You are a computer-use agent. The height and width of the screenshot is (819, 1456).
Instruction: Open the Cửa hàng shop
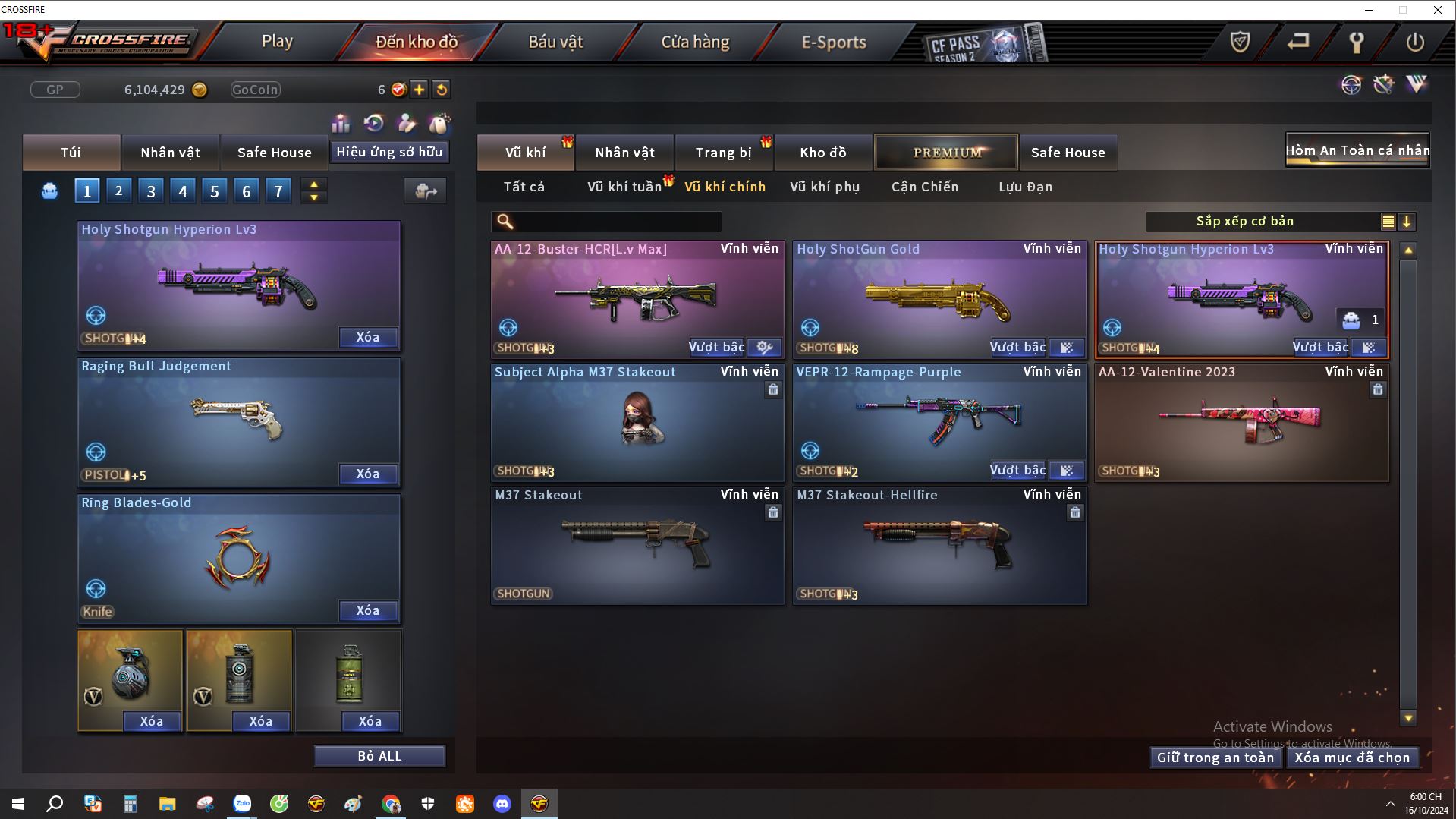coord(695,42)
